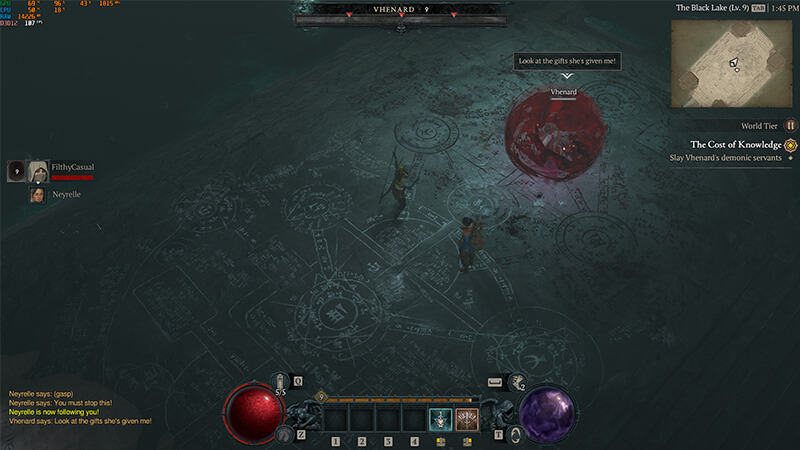This screenshot has width=800, height=450.
Task: Activate the teal skull skill slot
Action: tap(439, 419)
